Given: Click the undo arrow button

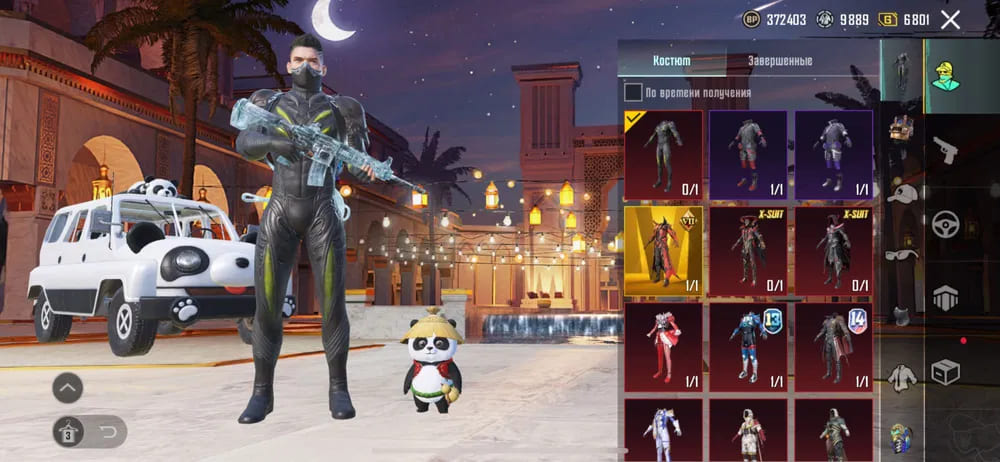Looking at the screenshot, I should (x=107, y=432).
